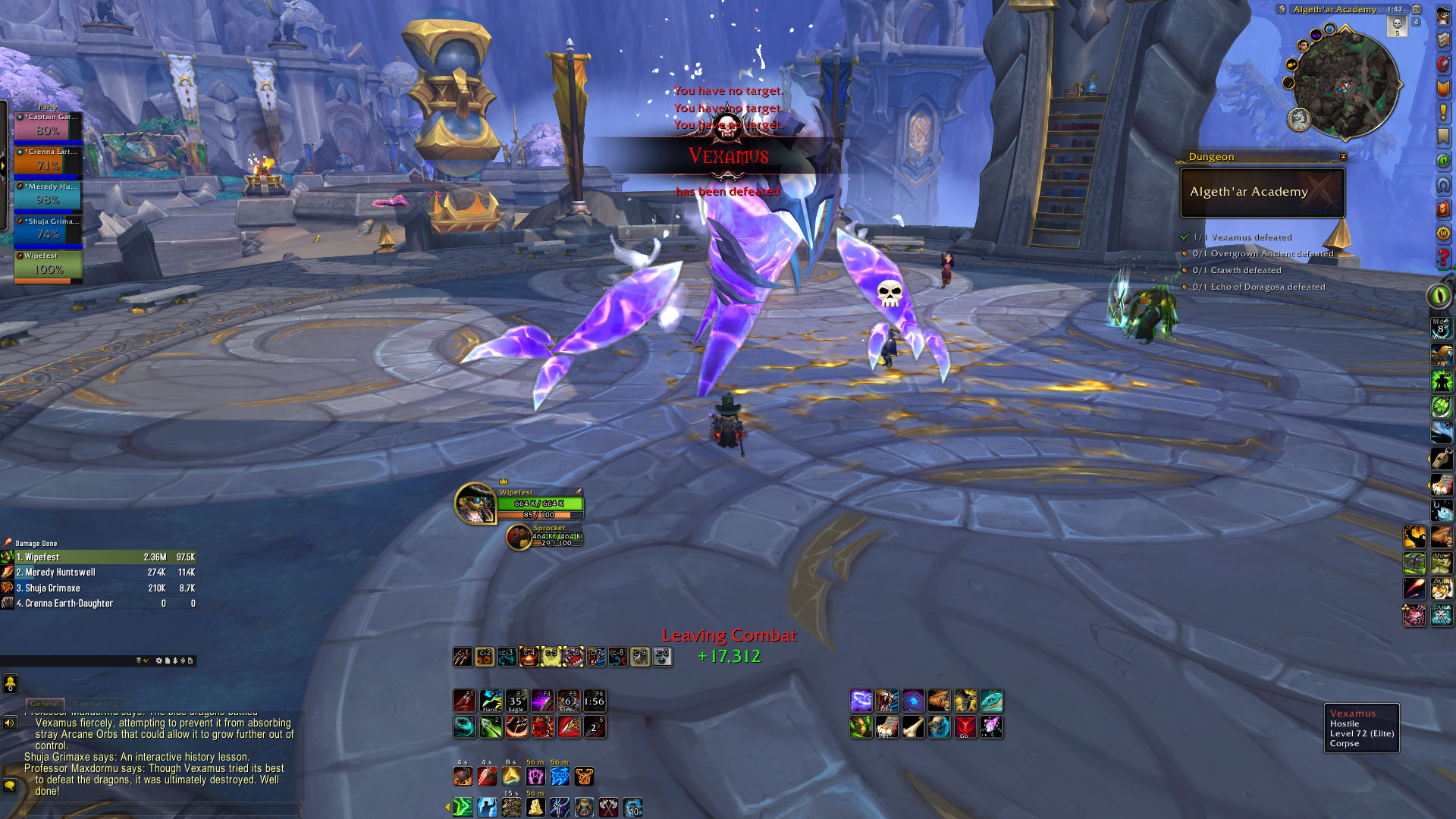Use the teal serpent head ability
This screenshot has width=1456, height=819.
[x=991, y=701]
